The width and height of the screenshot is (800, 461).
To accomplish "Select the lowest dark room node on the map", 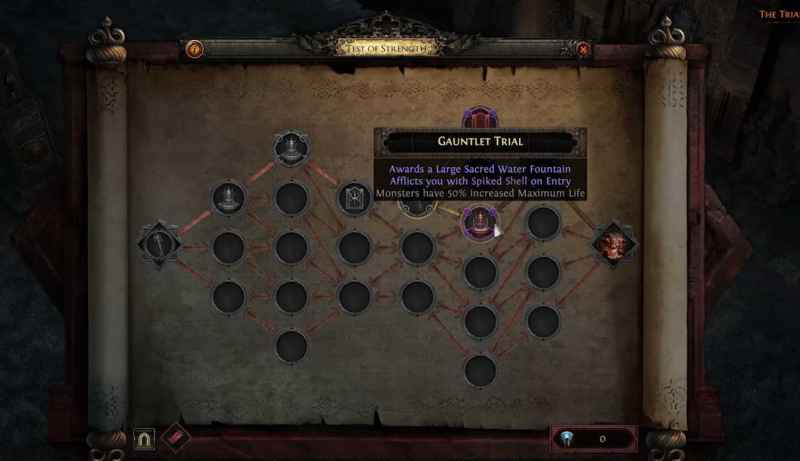I will (x=480, y=371).
